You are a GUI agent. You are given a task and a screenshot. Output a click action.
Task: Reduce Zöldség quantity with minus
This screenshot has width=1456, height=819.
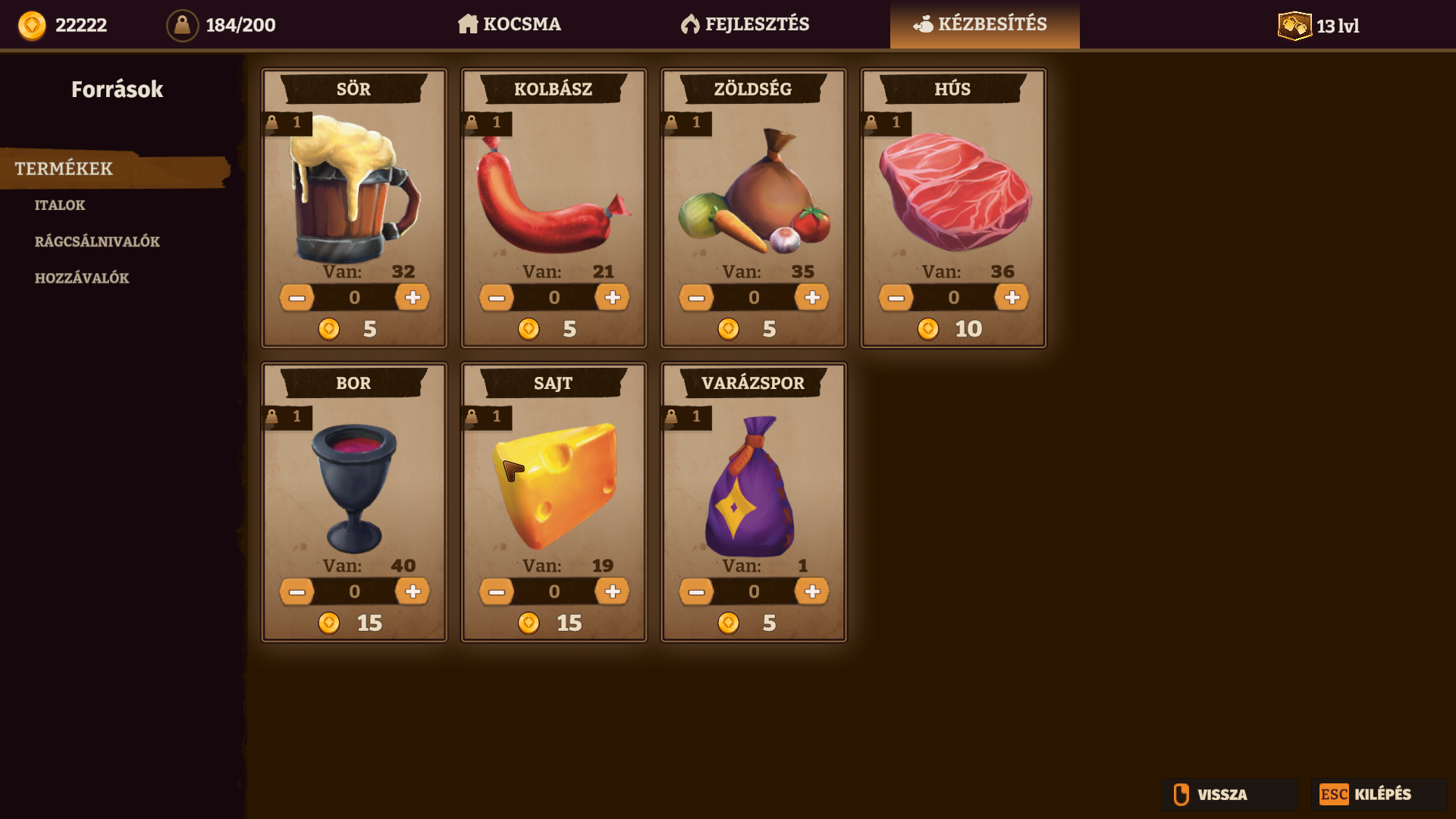tap(696, 297)
